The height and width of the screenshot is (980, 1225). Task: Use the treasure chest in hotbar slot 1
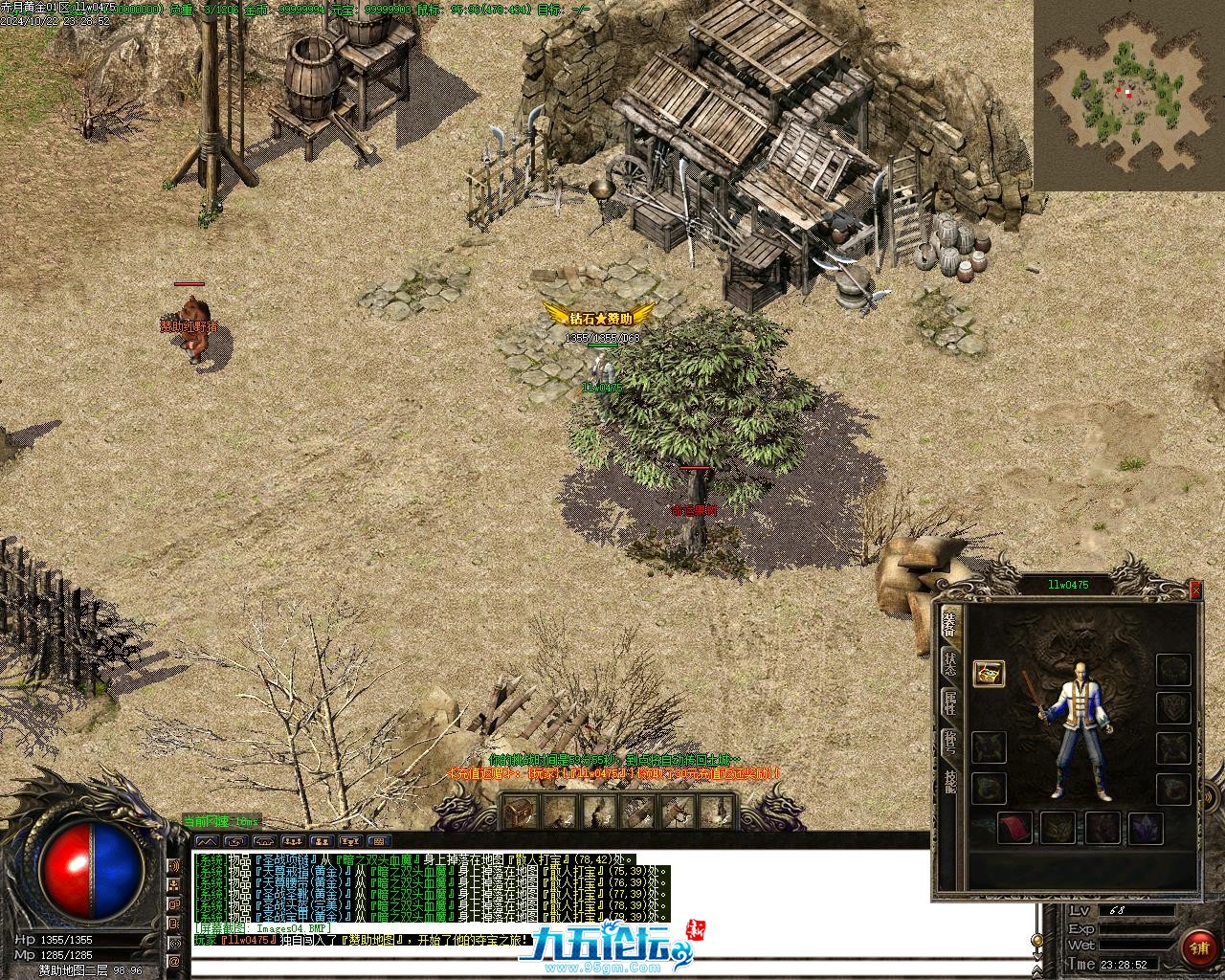[x=520, y=813]
